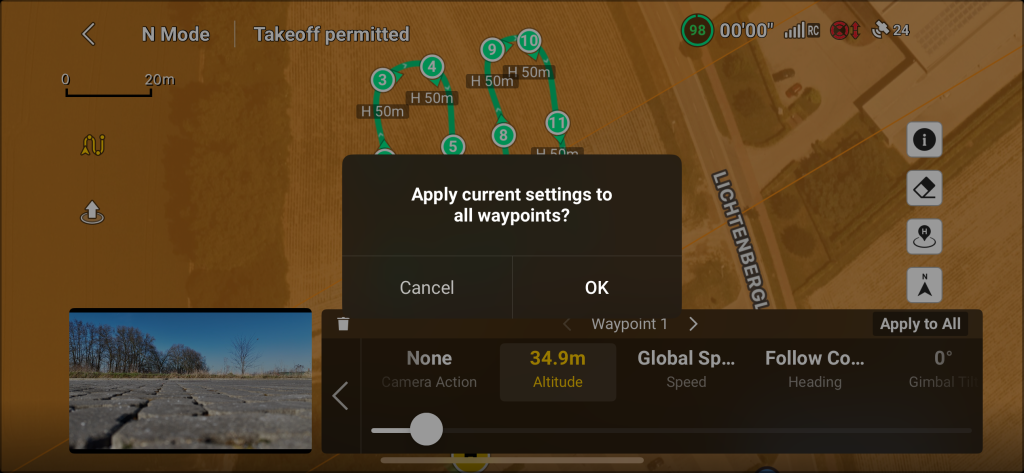Open the Global Speed setting
1024x473 pixels.
[x=686, y=368]
